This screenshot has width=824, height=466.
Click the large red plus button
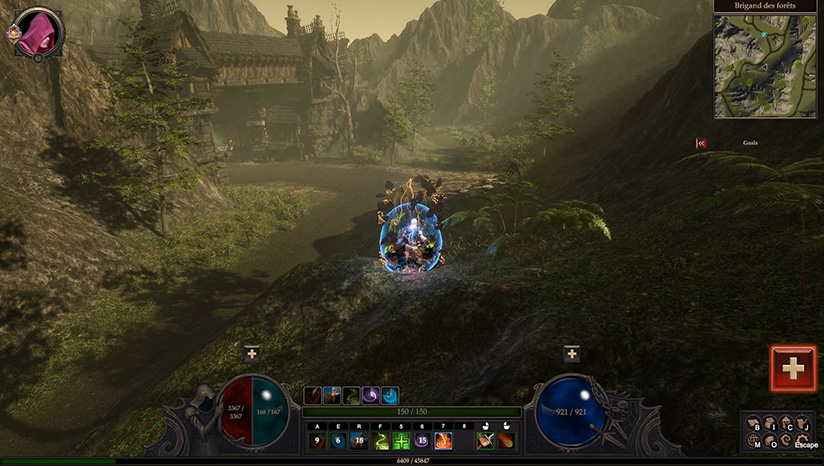click(x=793, y=368)
